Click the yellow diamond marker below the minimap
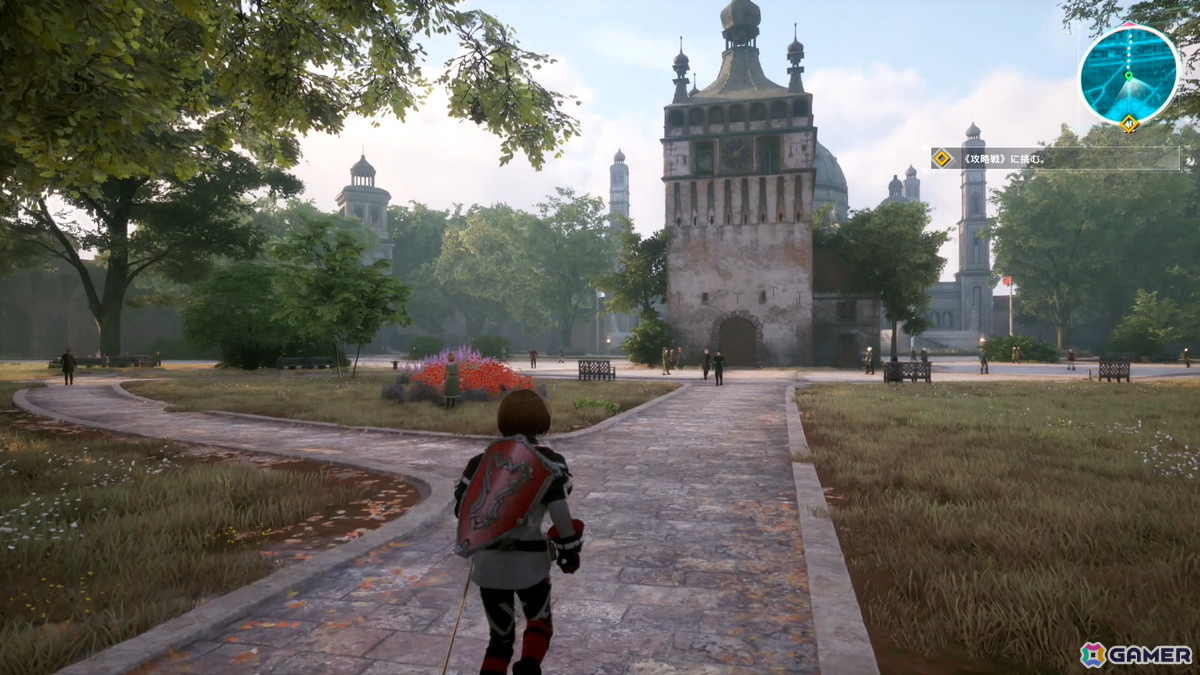Screen dimensions: 1200x675 pyautogui.click(x=1129, y=124)
